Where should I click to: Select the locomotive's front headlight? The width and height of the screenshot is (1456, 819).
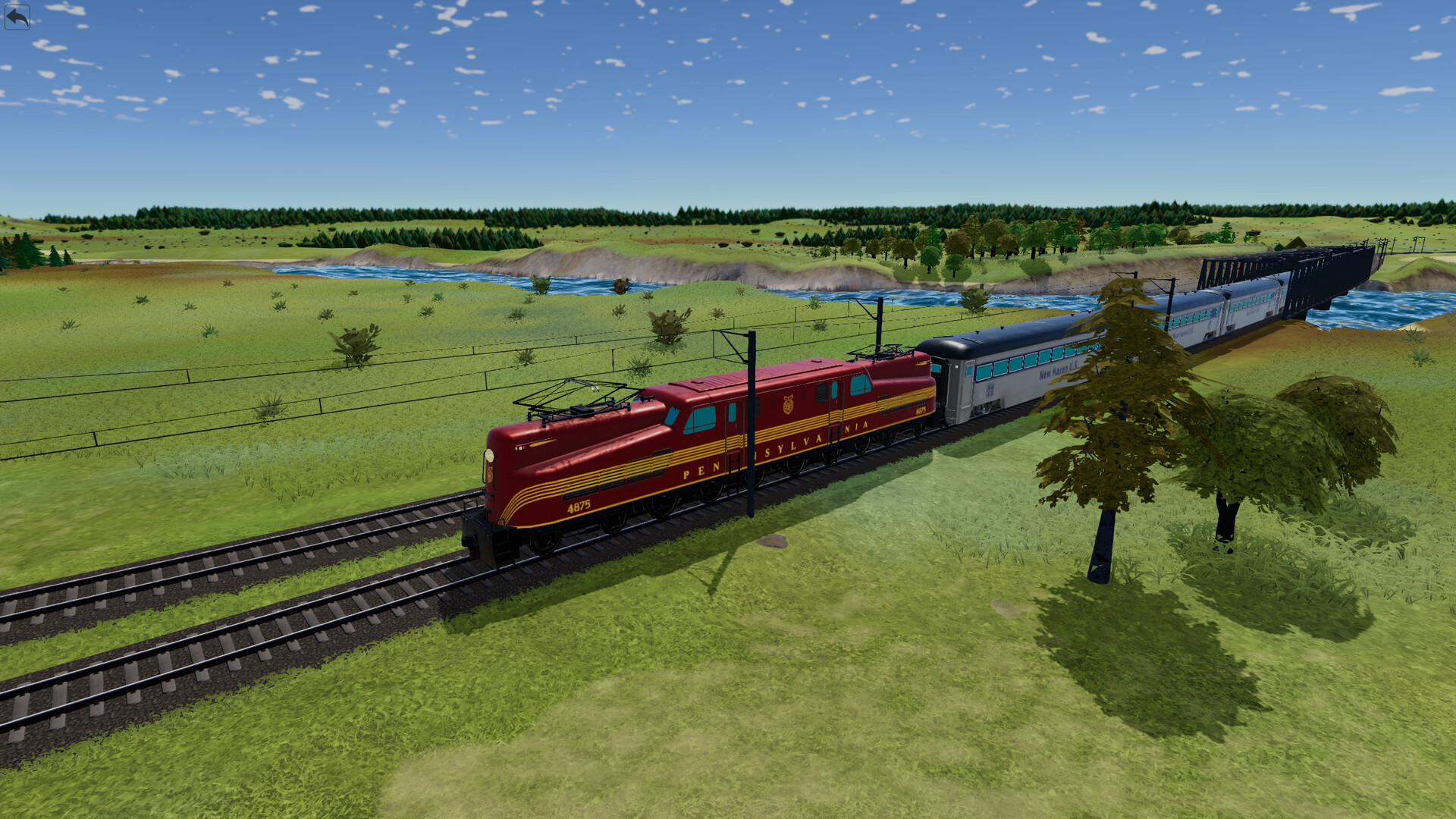click(490, 455)
